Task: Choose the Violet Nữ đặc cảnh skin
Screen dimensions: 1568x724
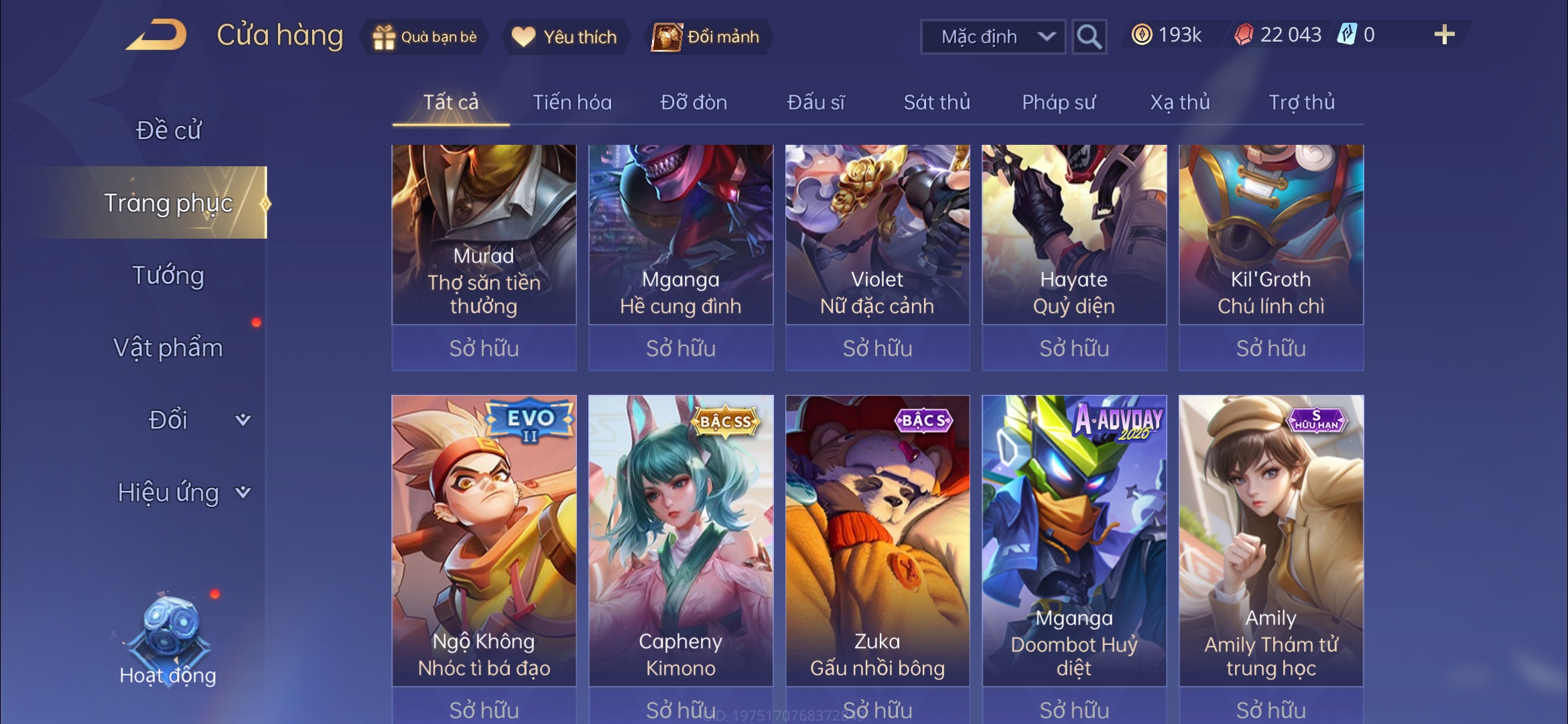Action: [x=877, y=235]
